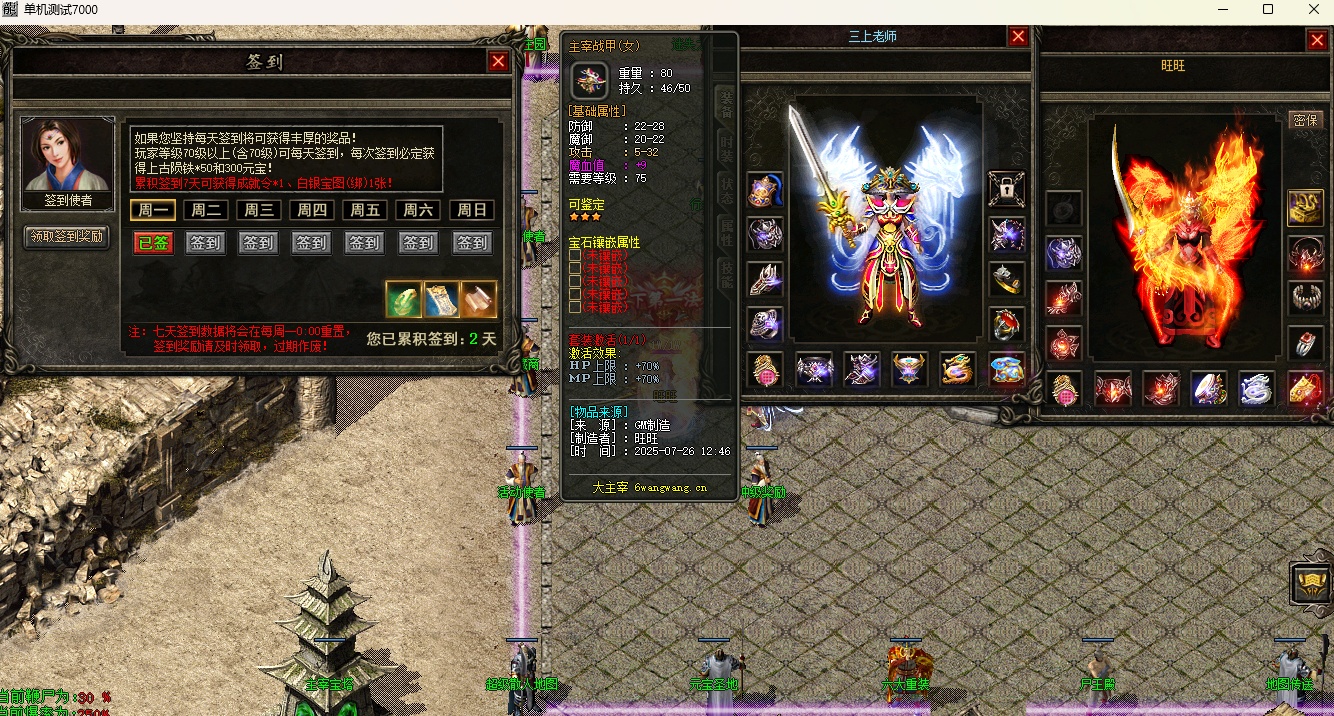The height and width of the screenshot is (716, 1334).
Task: Select the 周一 weekday tab
Action: pyautogui.click(x=153, y=210)
